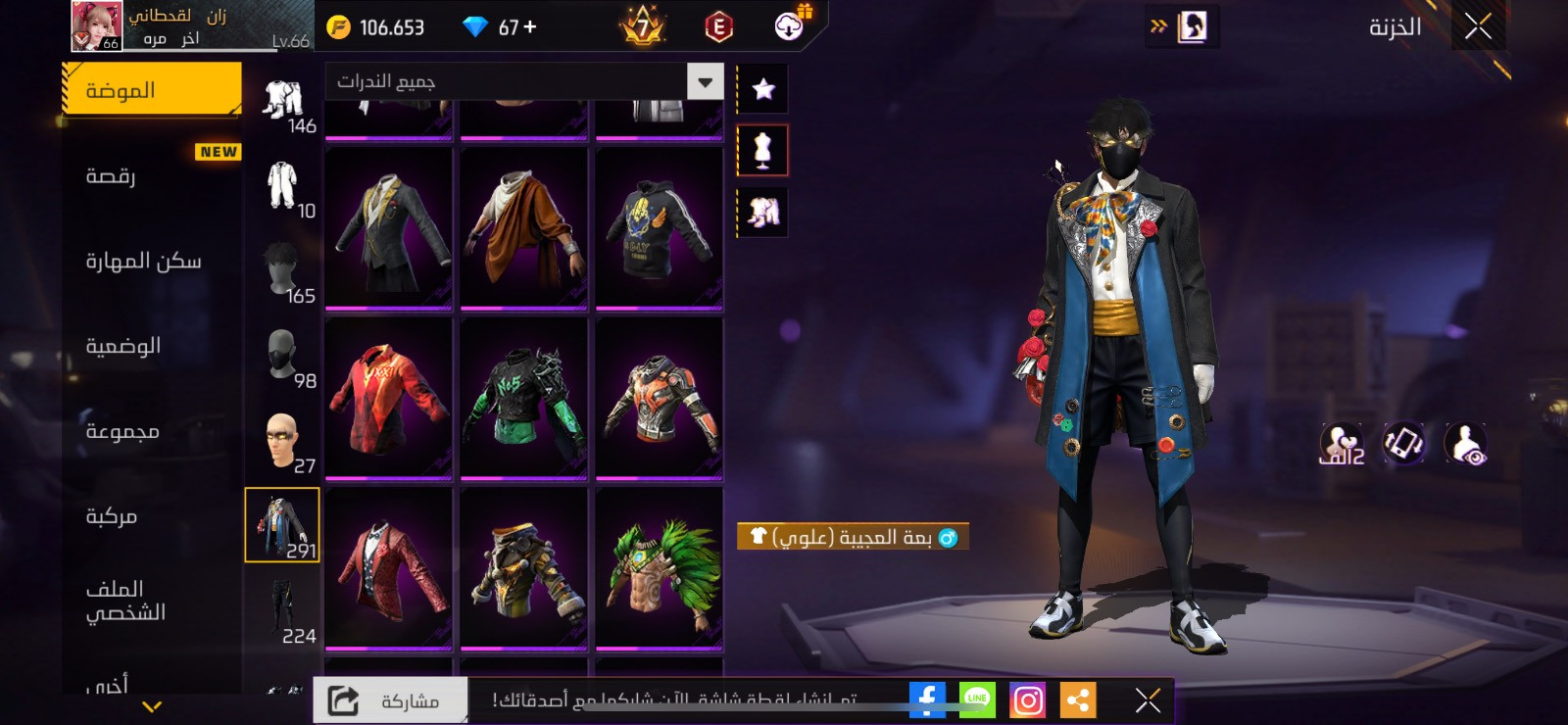This screenshot has height=725, width=1568.
Task: Select the red flame jacket item
Action: [389, 397]
